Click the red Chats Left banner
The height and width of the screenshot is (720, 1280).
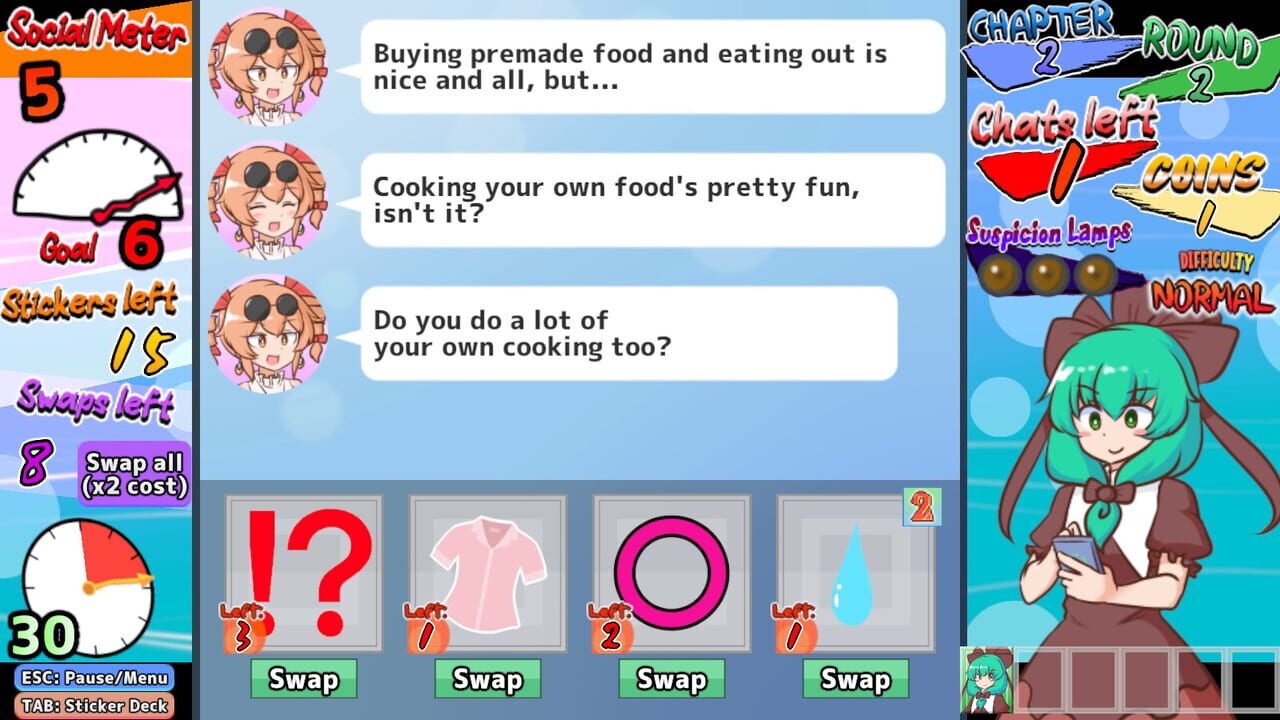[x=1060, y=165]
